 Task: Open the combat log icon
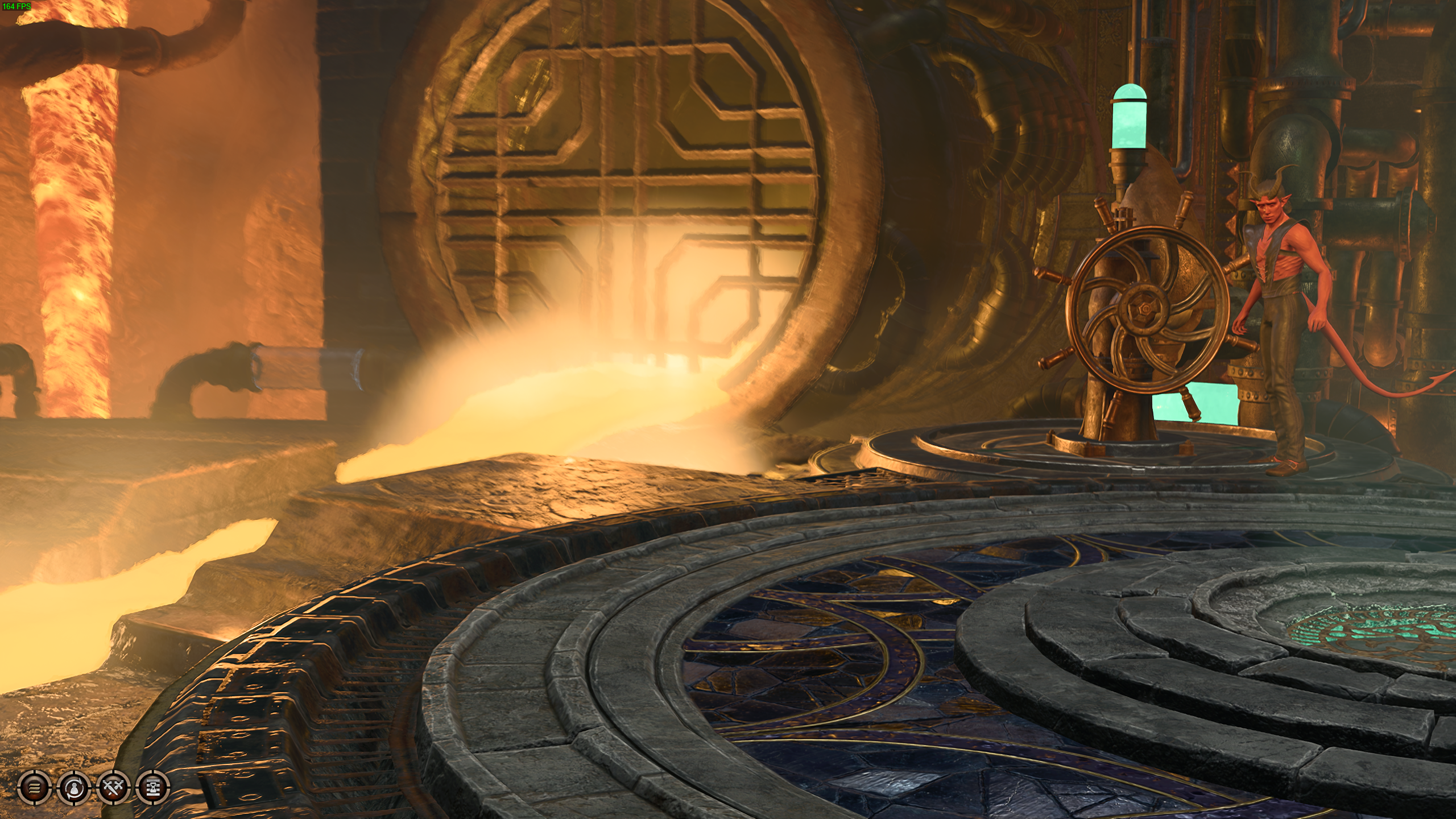point(34,788)
